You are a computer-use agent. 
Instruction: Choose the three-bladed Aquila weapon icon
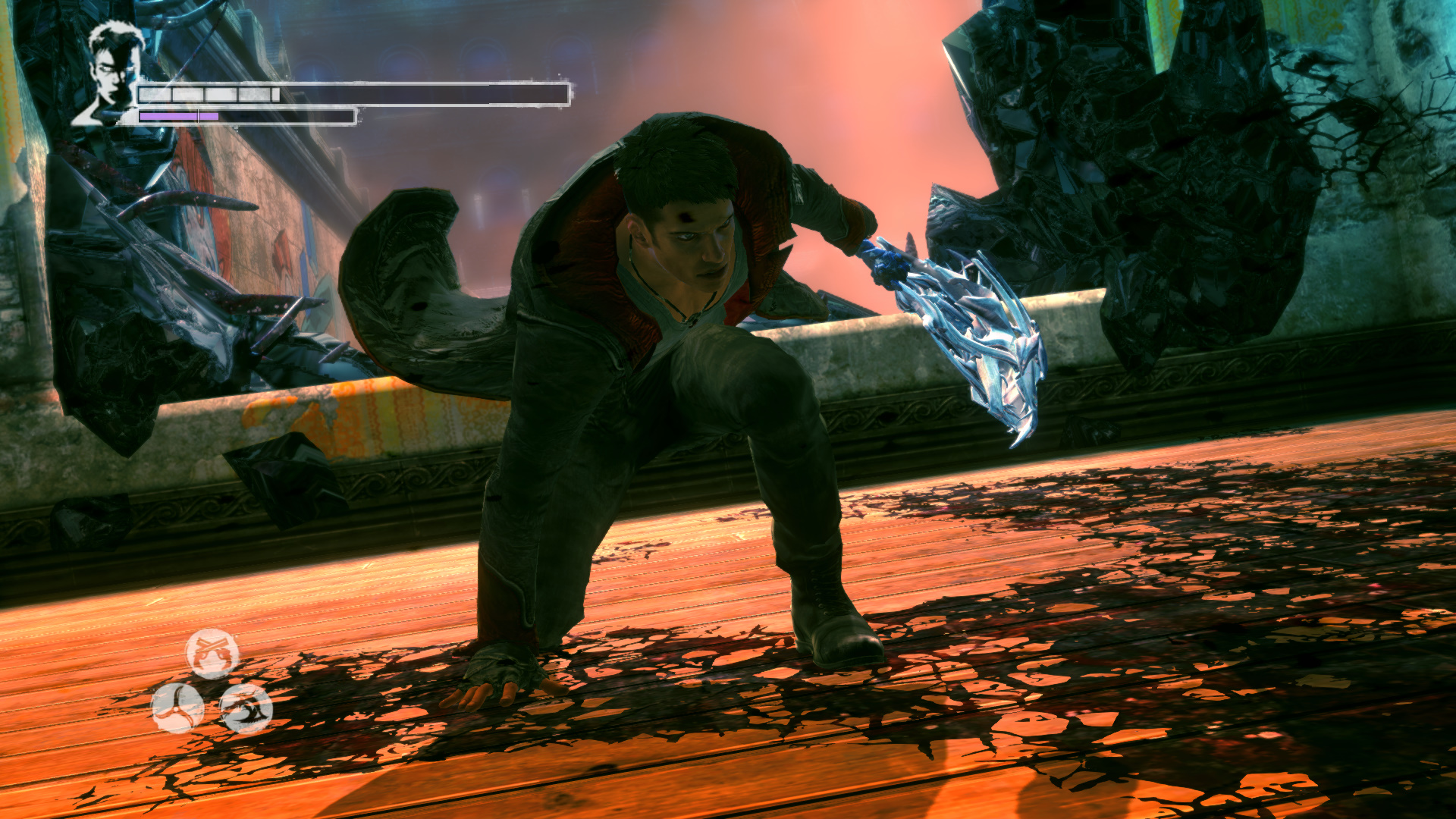(177, 708)
